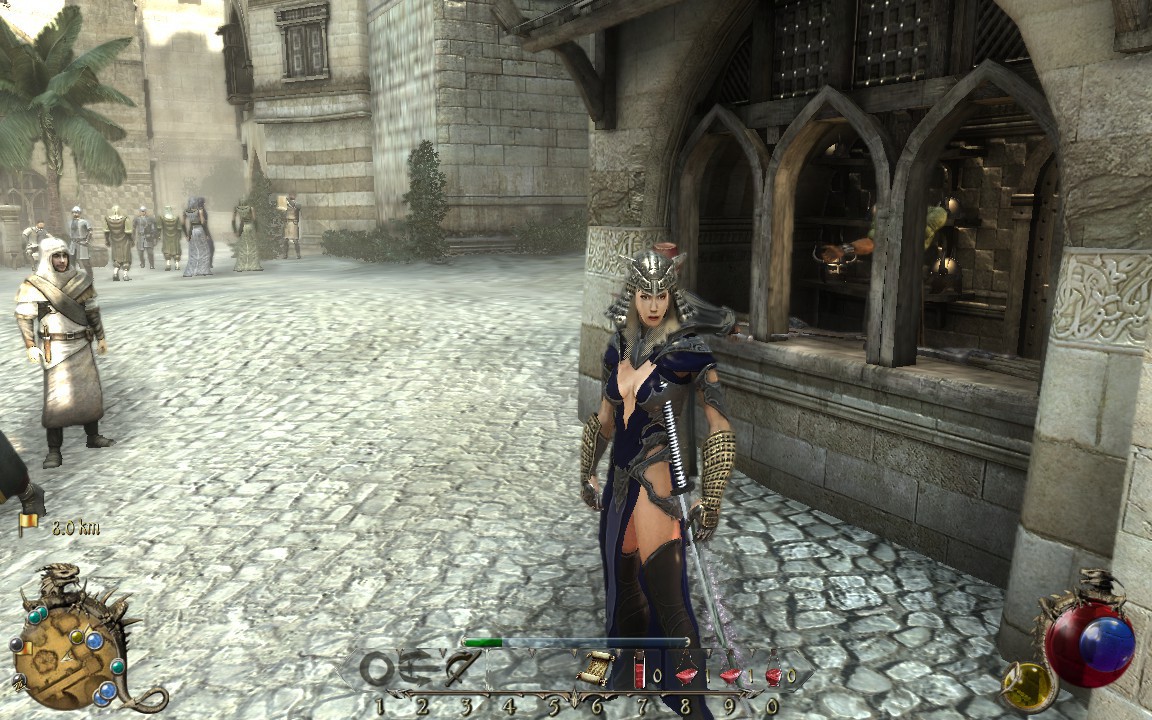Select the ring-shaped skill in hotbar slot 1

coord(378,668)
